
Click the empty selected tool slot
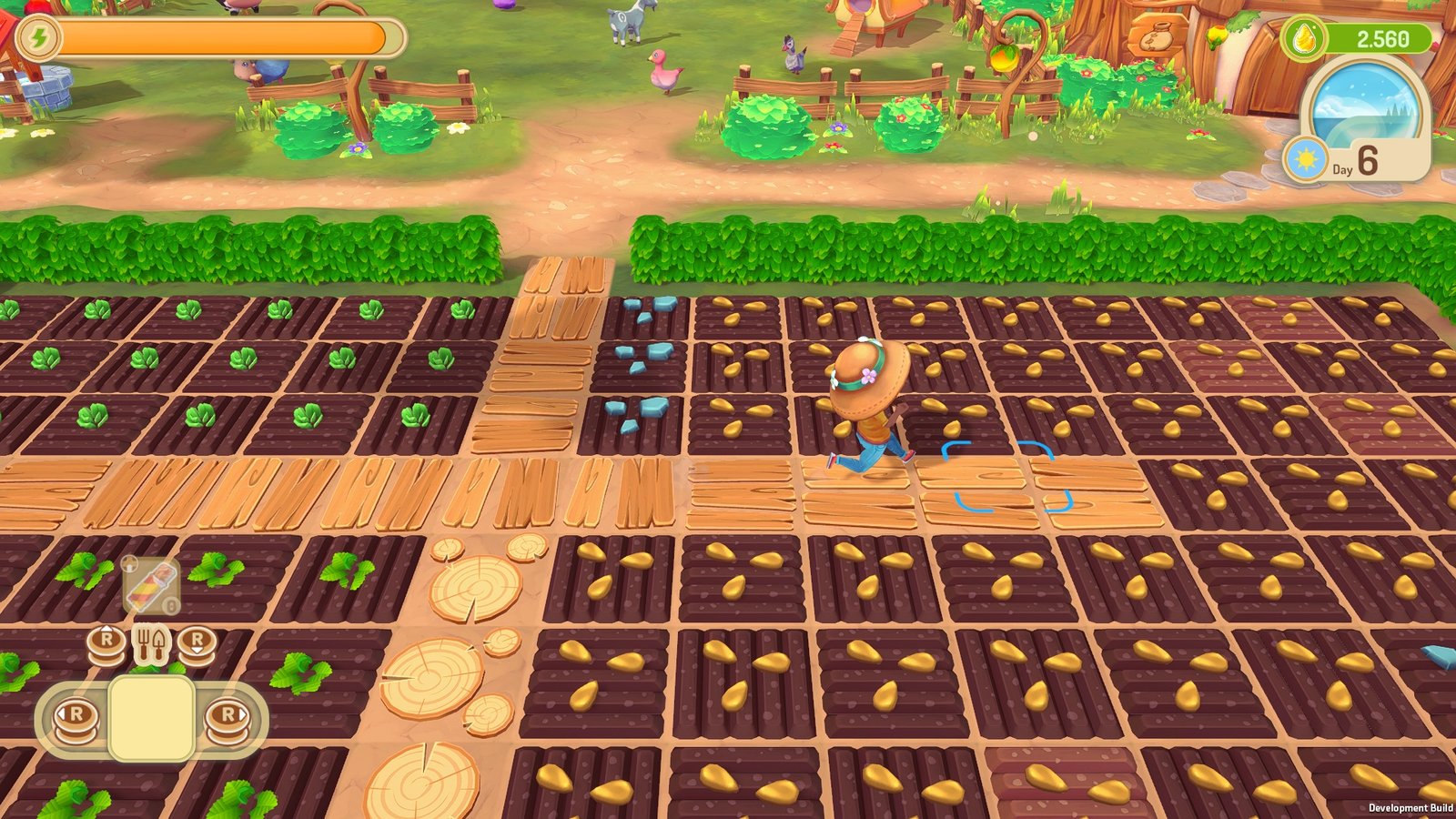(151, 718)
